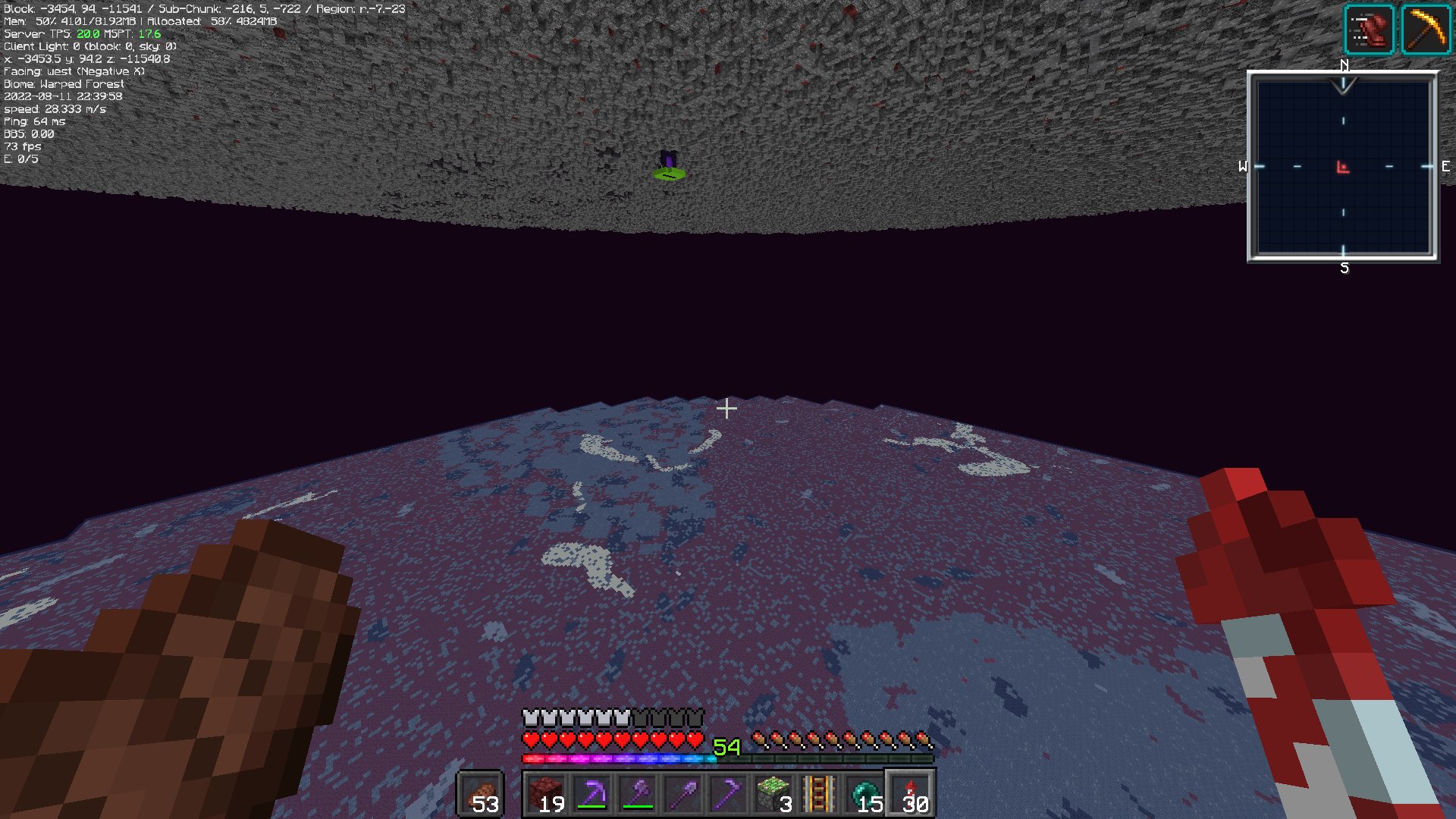Click the green experience level number 54

point(726,748)
